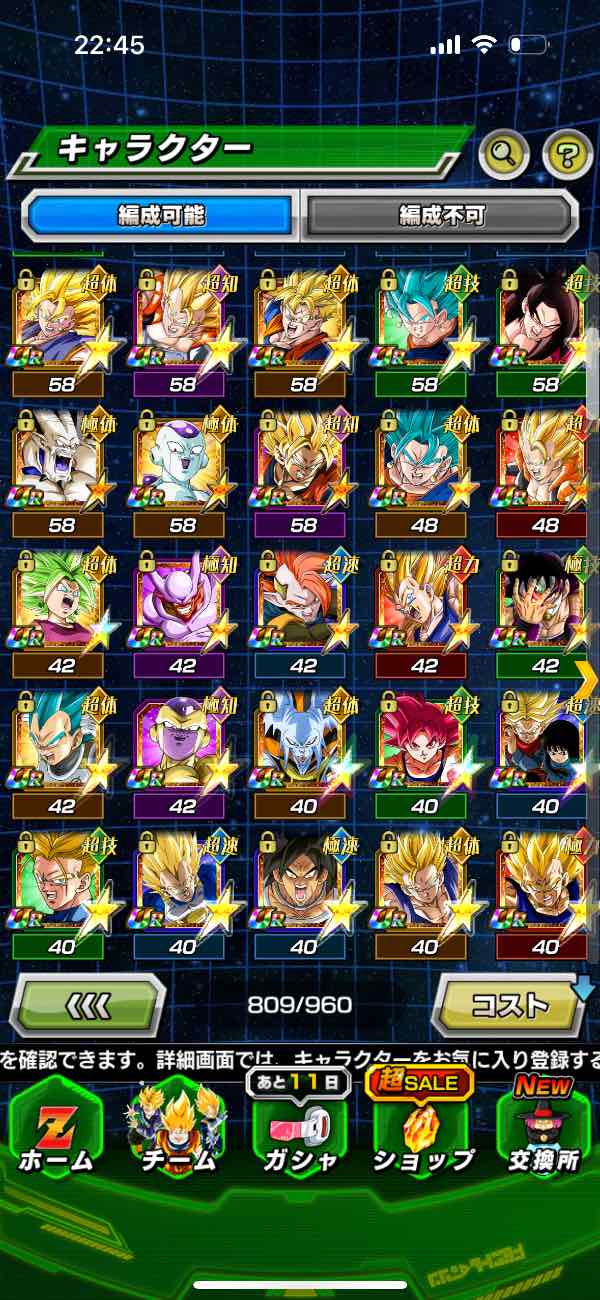Choose the Tapion card with orange mohawk
The image size is (600, 1300).
tap(302, 603)
